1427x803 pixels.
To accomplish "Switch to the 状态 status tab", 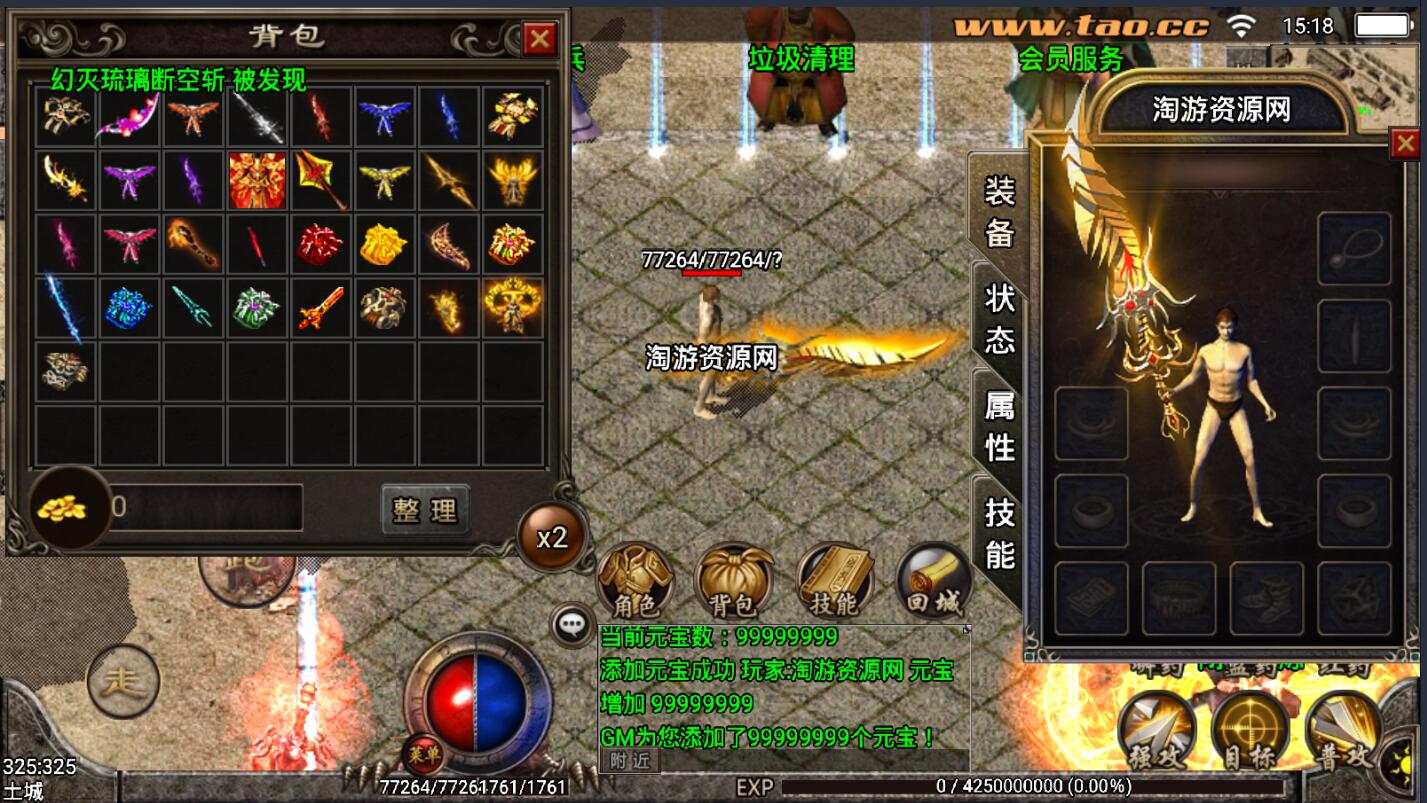I will (x=1000, y=318).
